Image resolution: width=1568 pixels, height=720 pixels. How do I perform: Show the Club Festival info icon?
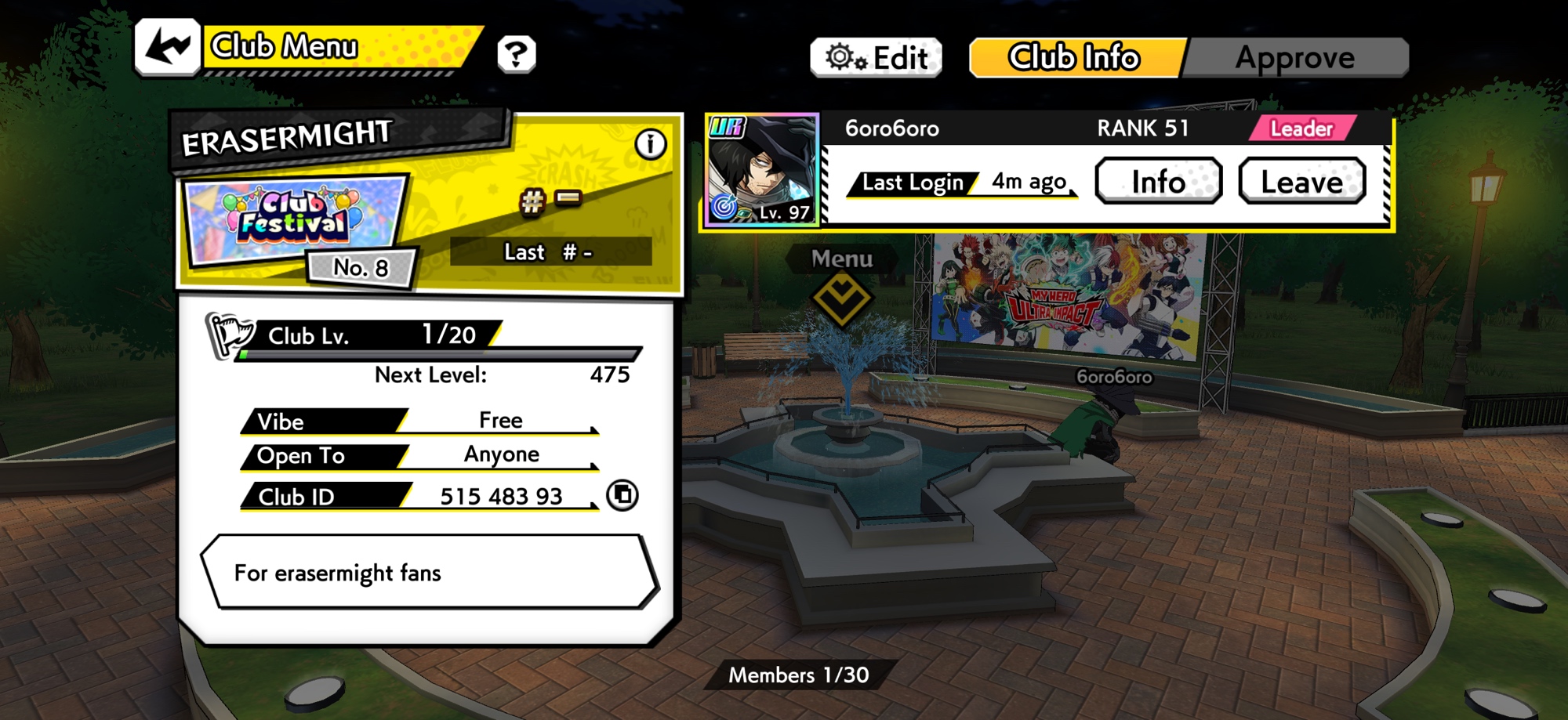click(x=650, y=144)
